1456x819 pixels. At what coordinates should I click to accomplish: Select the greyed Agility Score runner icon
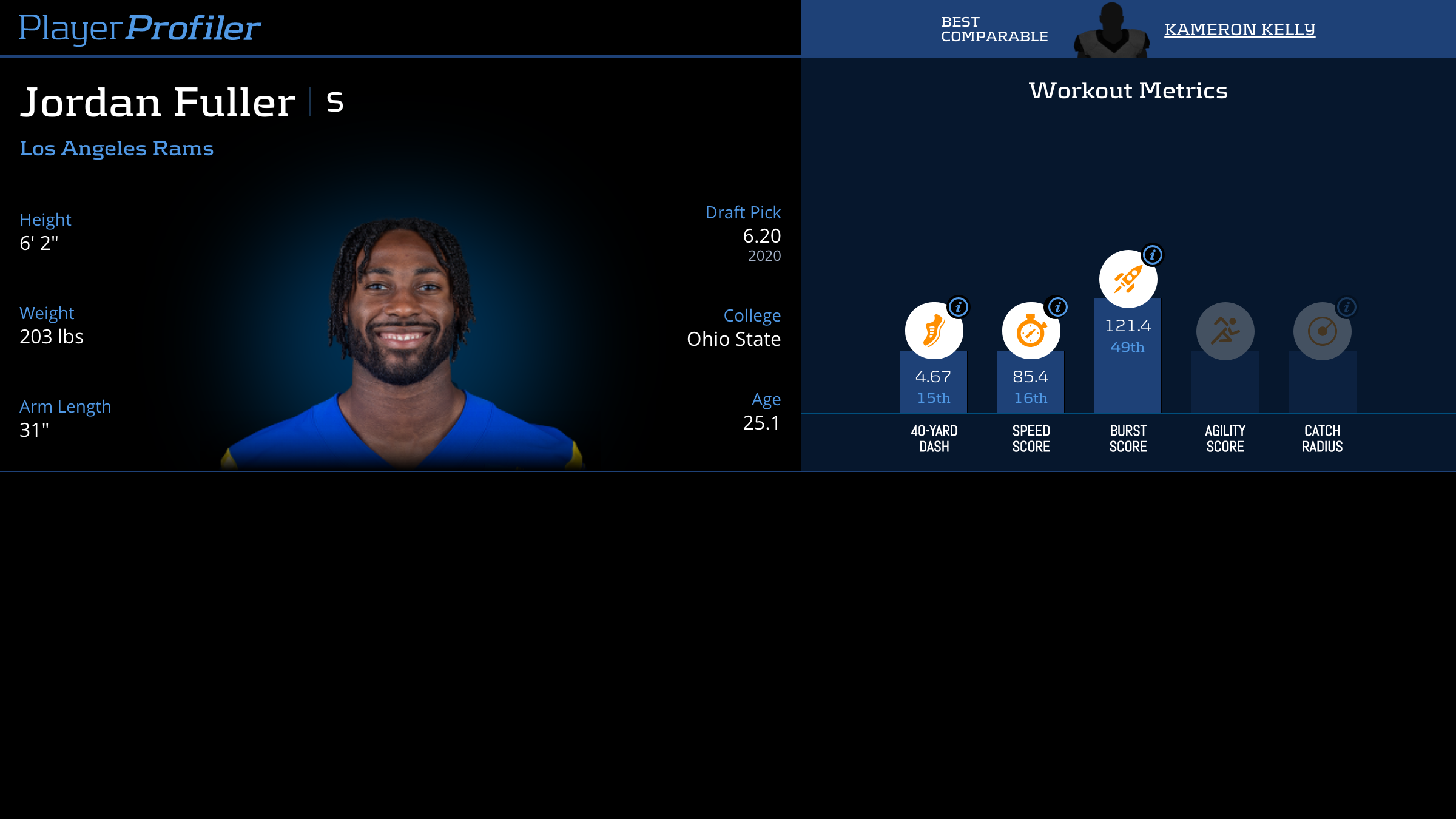pyautogui.click(x=1225, y=331)
